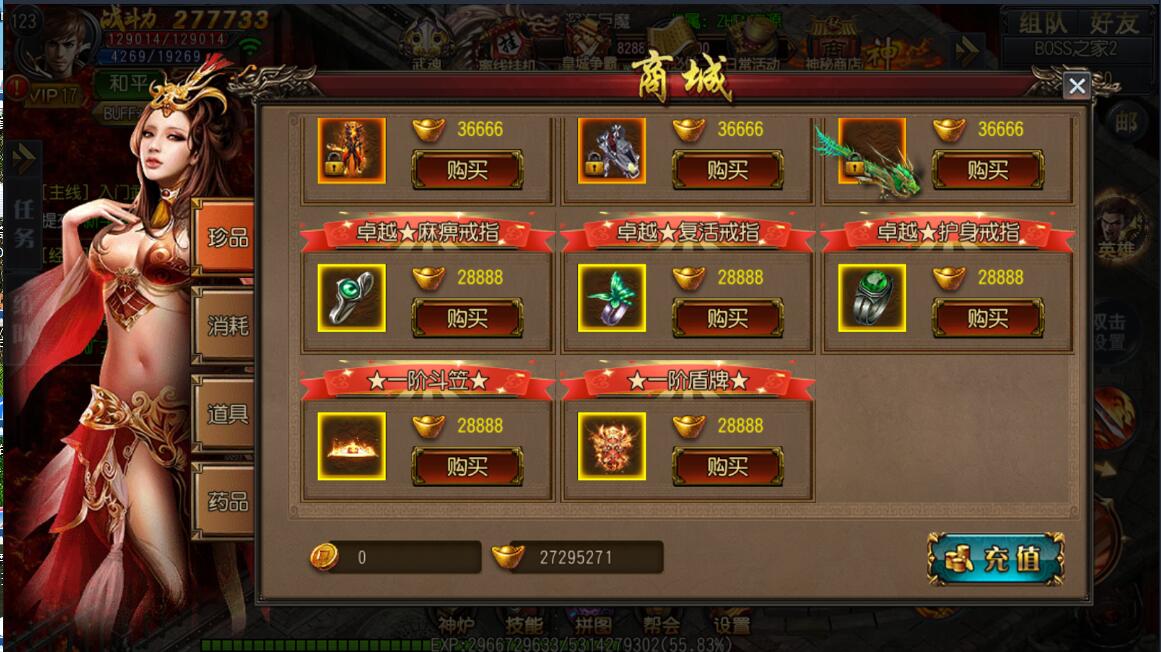Select the 道具 category tab

click(226, 413)
